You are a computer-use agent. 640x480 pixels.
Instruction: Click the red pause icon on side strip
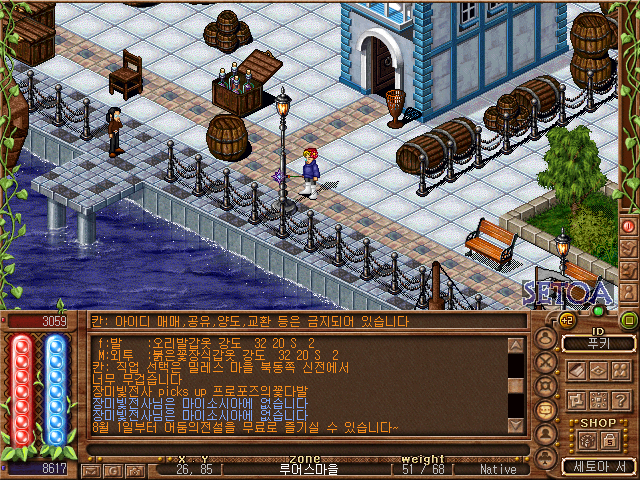click(629, 226)
